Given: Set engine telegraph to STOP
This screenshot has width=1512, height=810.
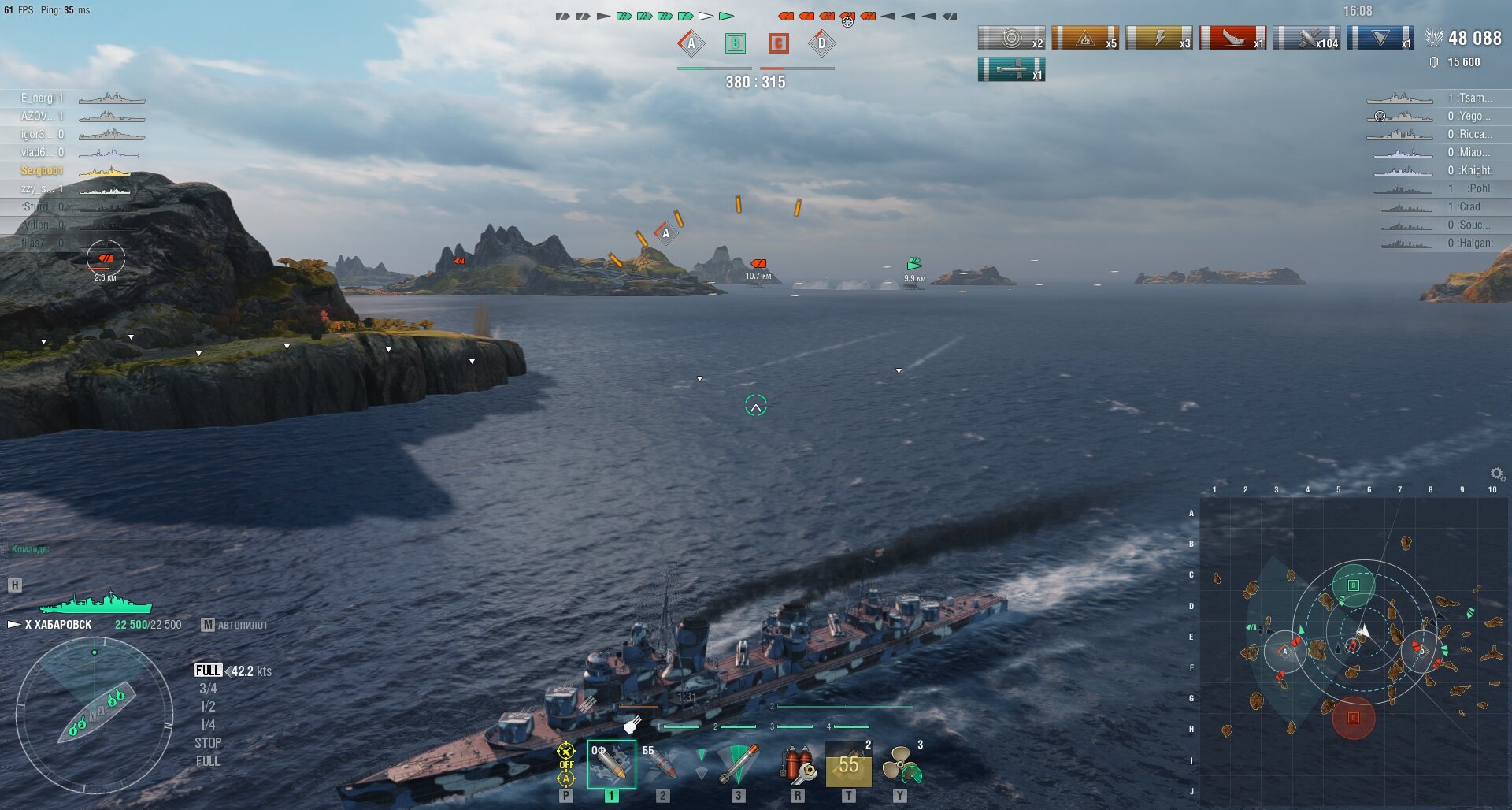Looking at the screenshot, I should pyautogui.click(x=208, y=743).
